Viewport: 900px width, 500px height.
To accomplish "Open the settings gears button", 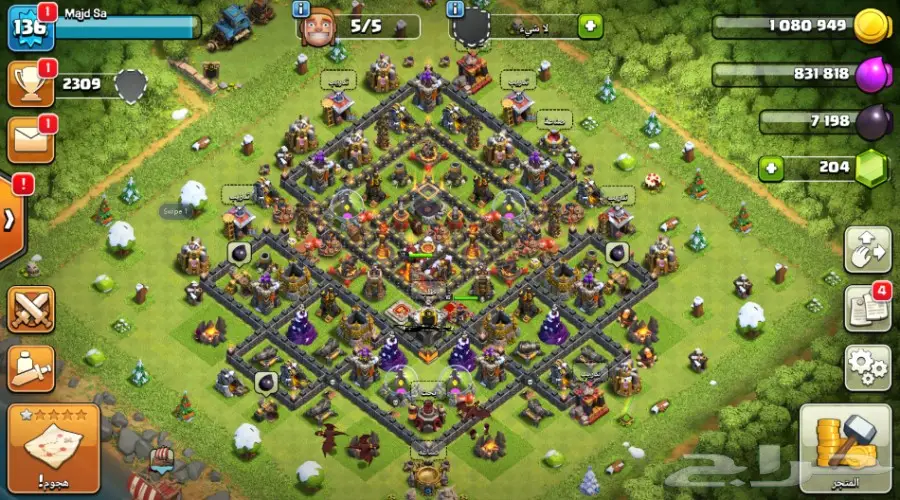I will tap(866, 368).
